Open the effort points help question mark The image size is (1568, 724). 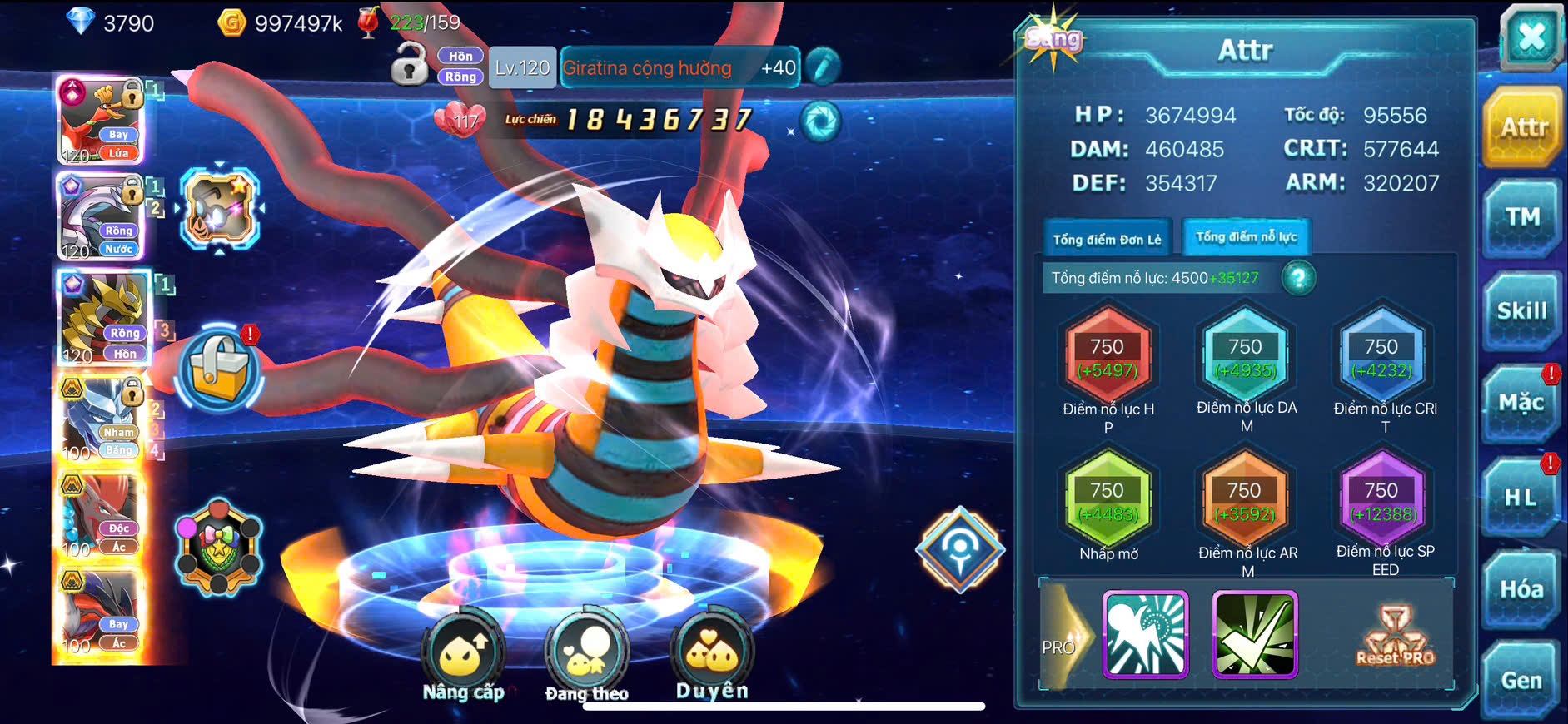1298,278
